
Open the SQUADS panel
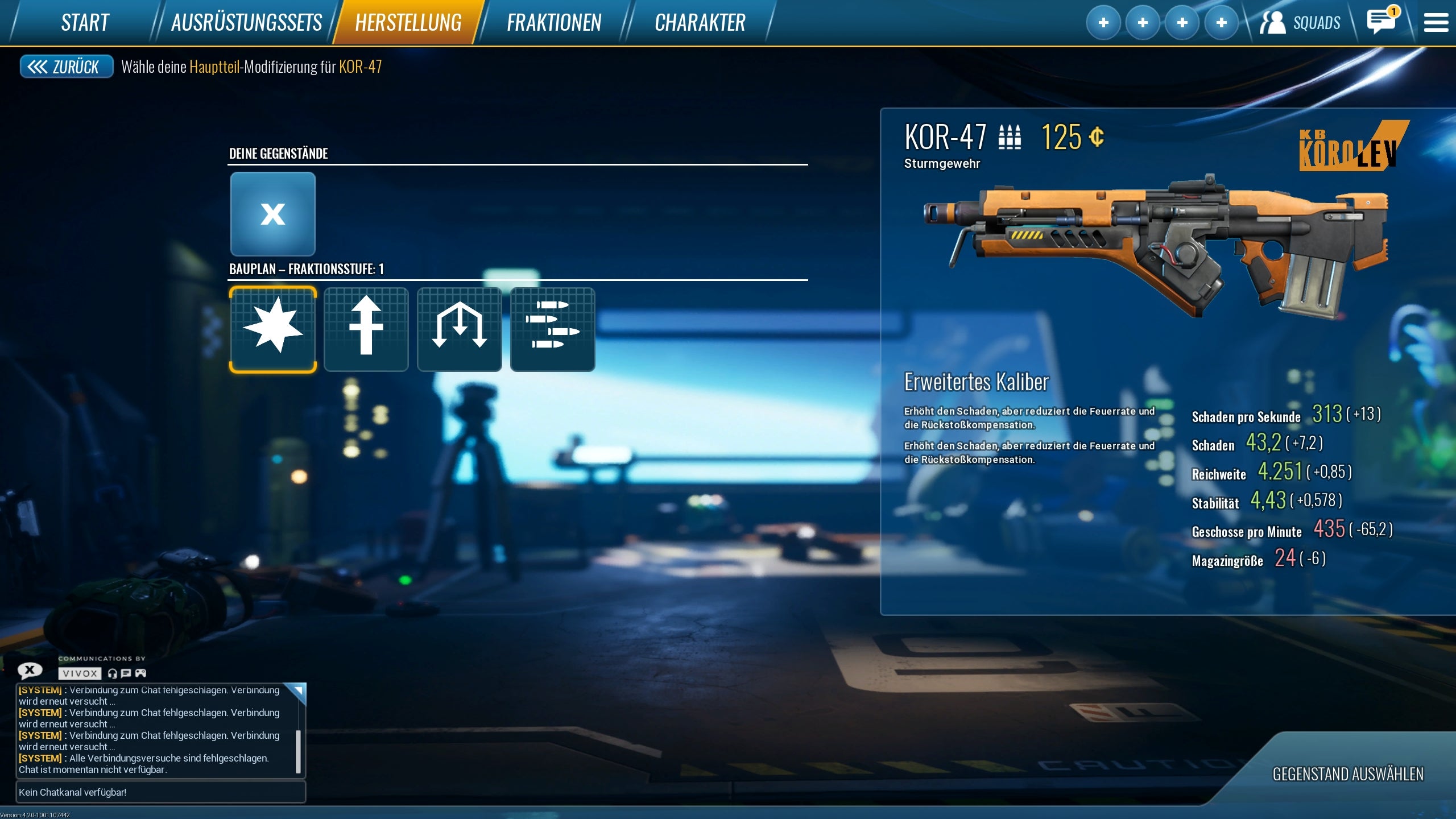click(1300, 23)
